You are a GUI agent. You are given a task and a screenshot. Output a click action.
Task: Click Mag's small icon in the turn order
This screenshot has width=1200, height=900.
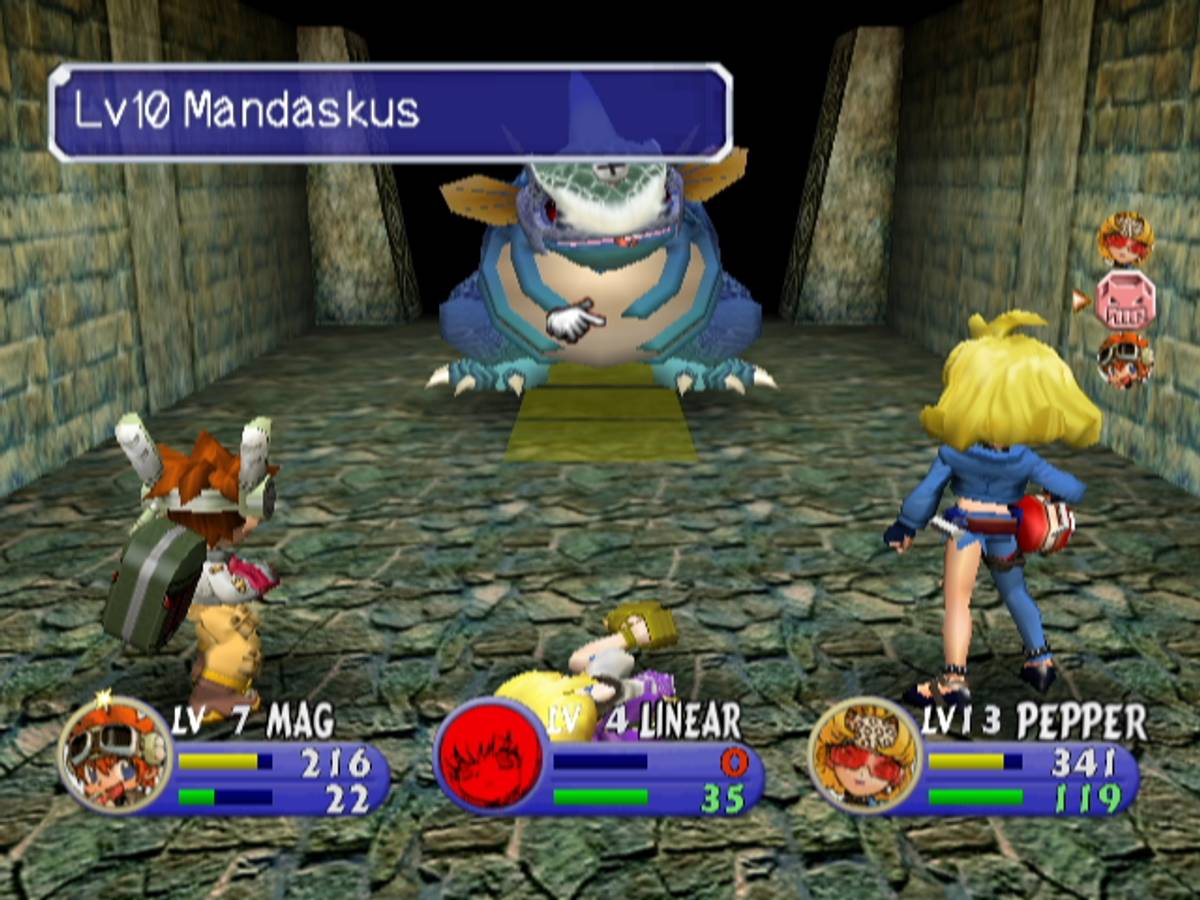(x=1126, y=360)
